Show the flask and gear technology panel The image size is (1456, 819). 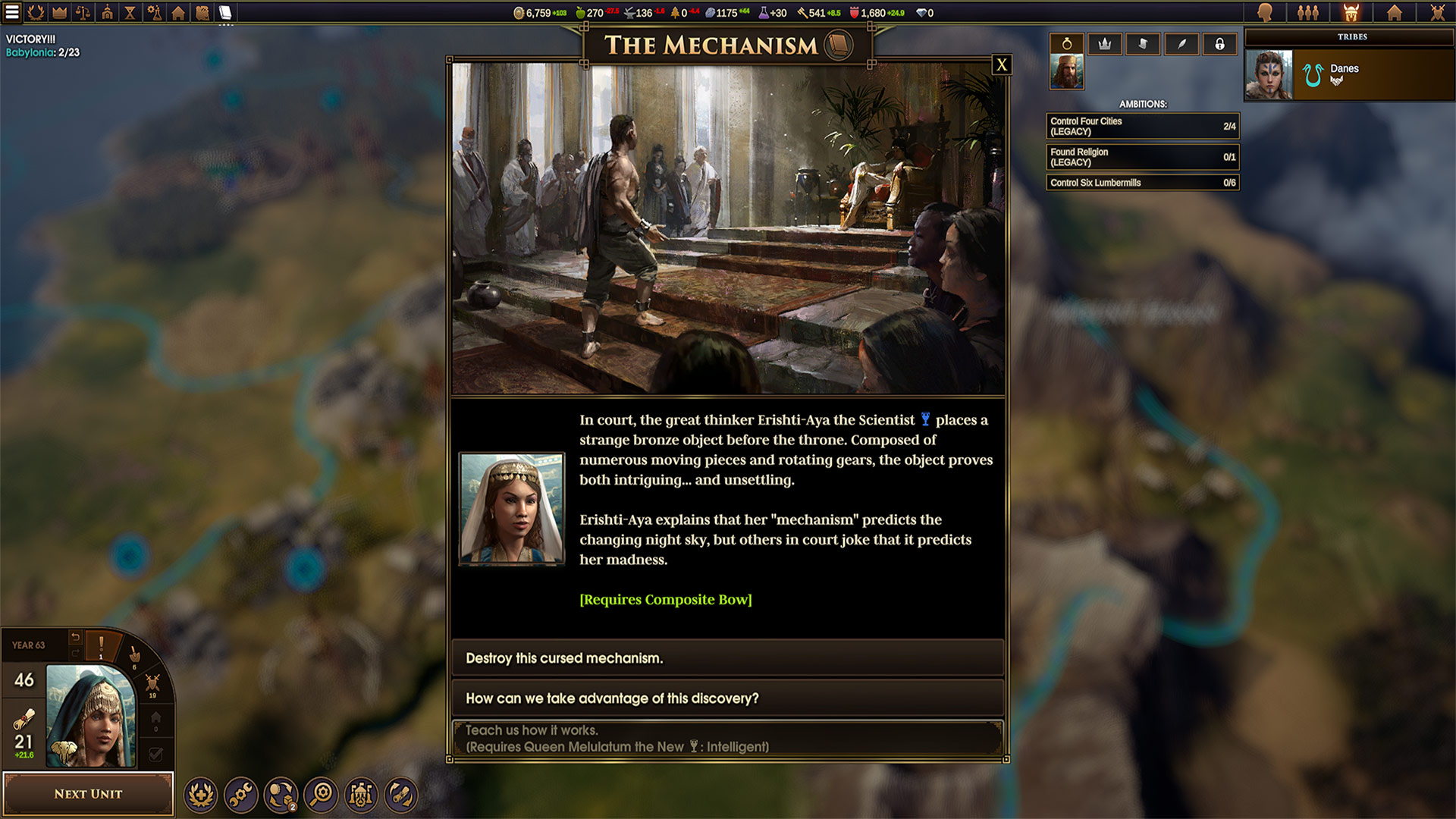154,12
